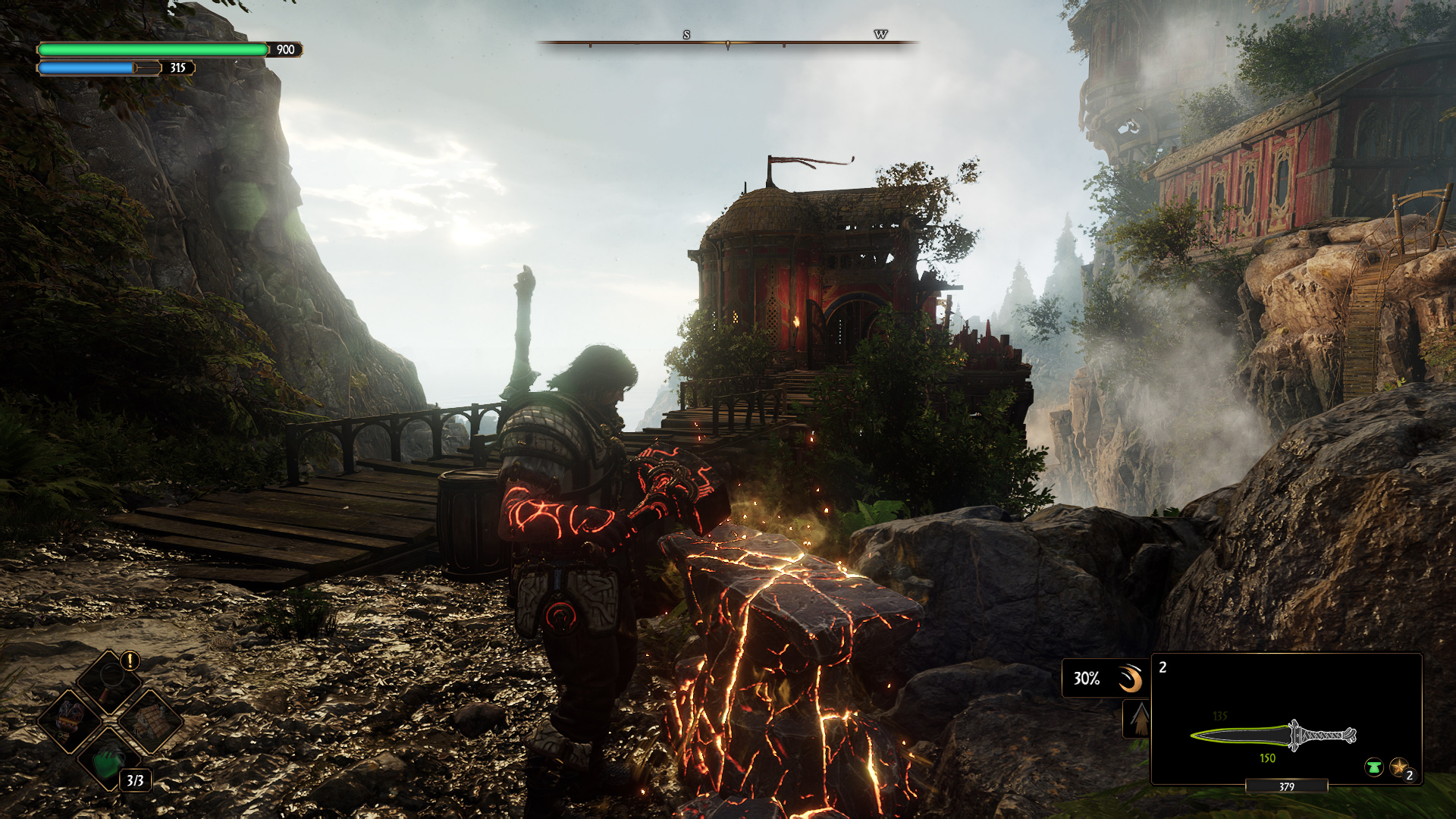
Task: Choose the carved totem mask slot
Action: point(70,720)
